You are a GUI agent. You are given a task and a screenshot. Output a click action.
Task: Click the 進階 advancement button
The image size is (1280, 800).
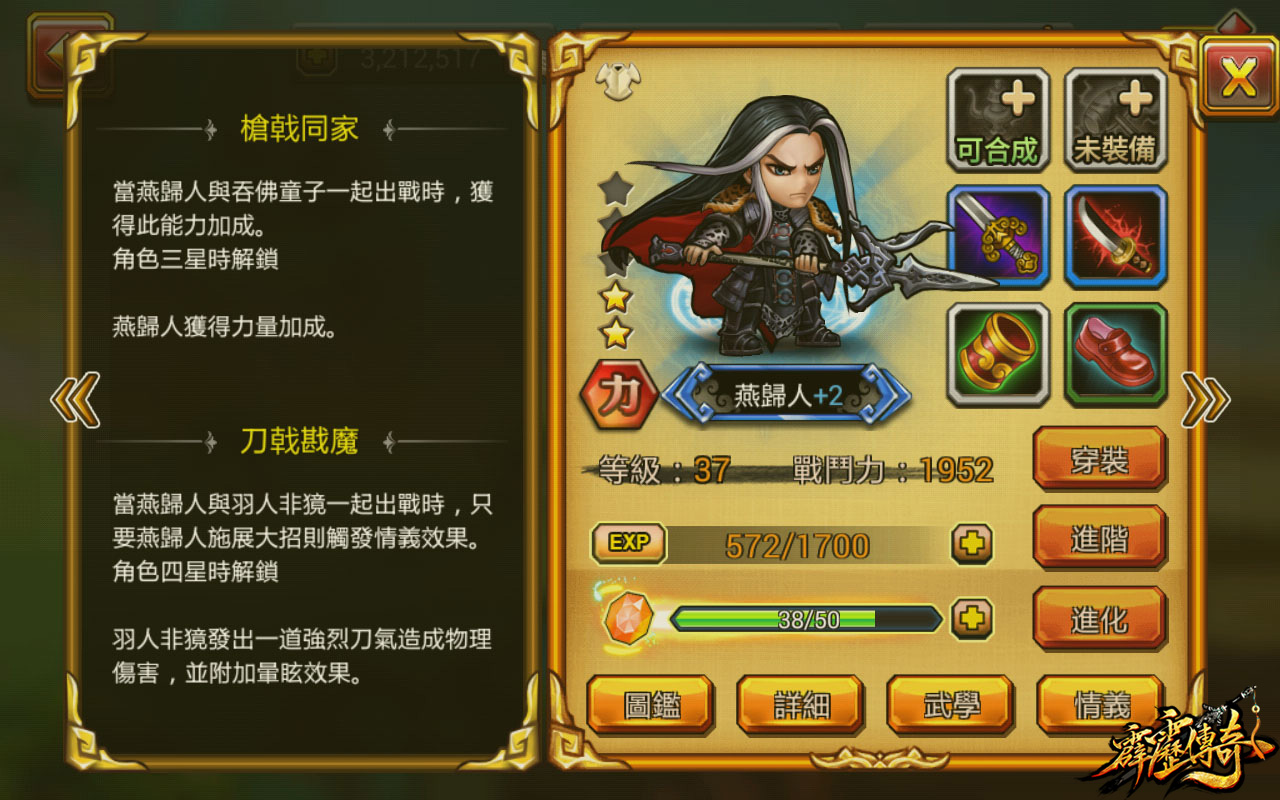pyautogui.click(x=1099, y=539)
